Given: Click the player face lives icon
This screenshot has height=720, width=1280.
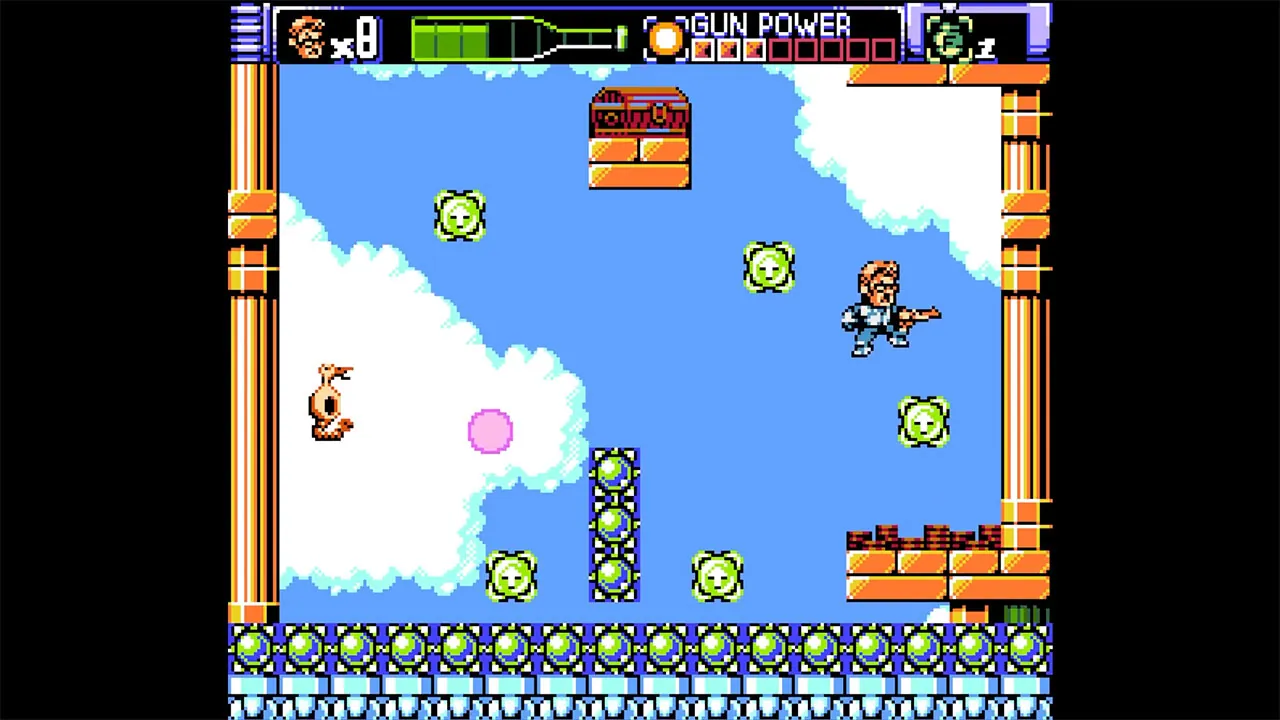Looking at the screenshot, I should [x=308, y=38].
